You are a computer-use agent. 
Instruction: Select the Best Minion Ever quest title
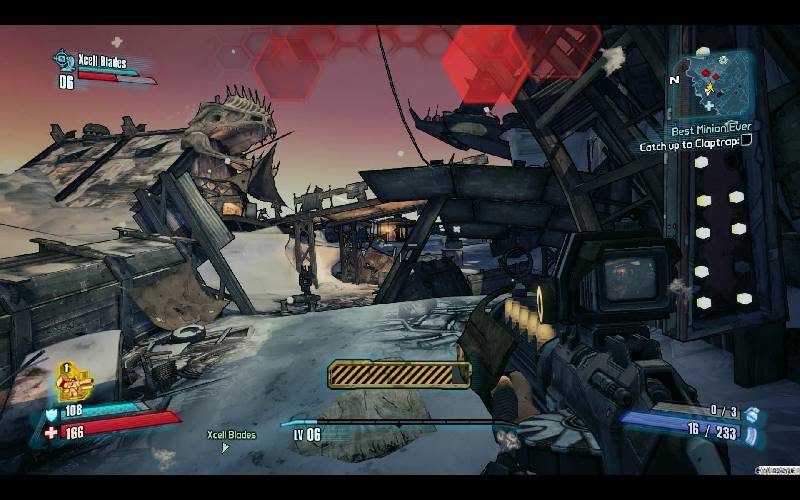[x=713, y=129]
